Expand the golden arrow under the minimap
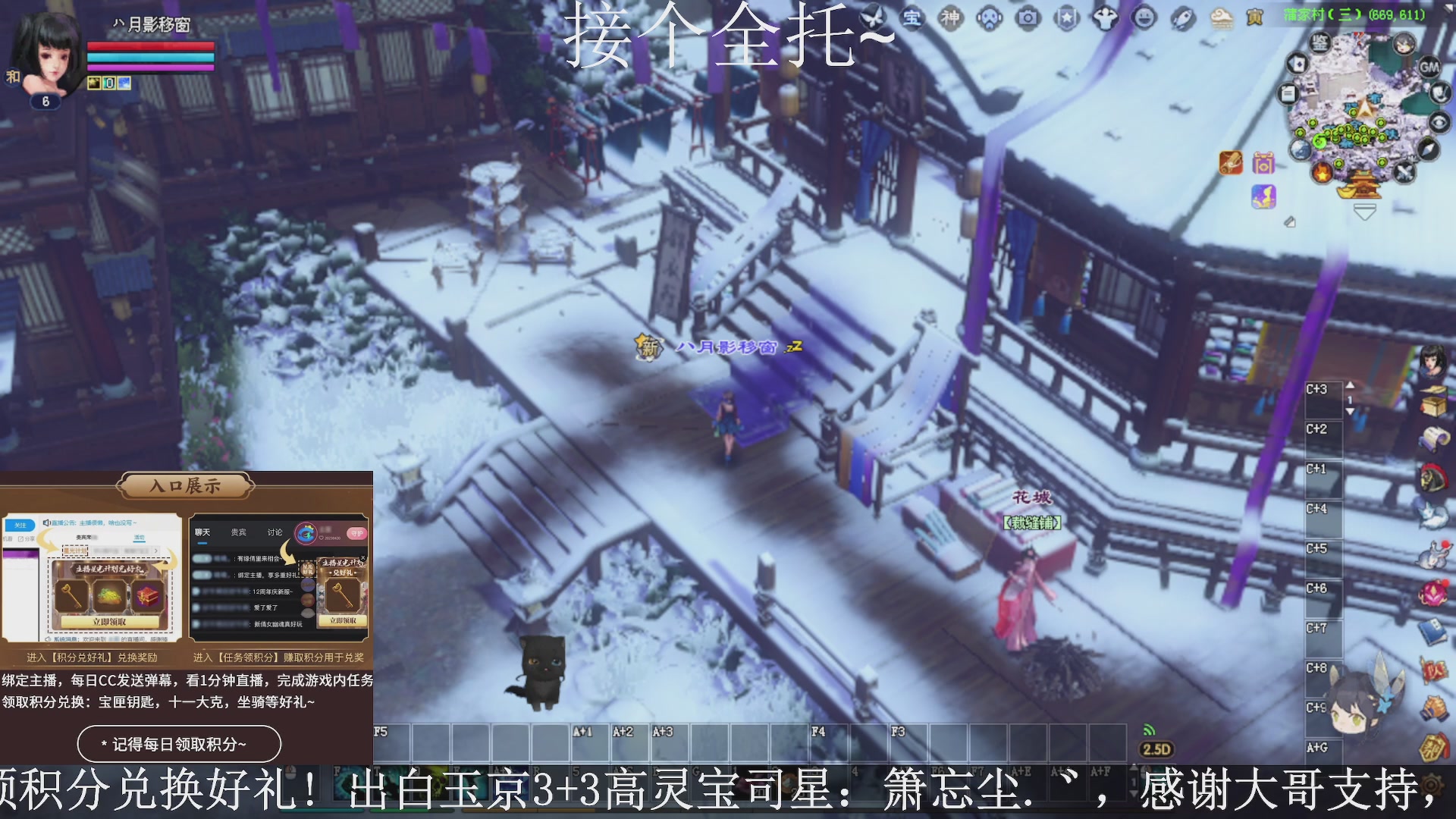Image resolution: width=1456 pixels, height=819 pixels. (x=1365, y=212)
